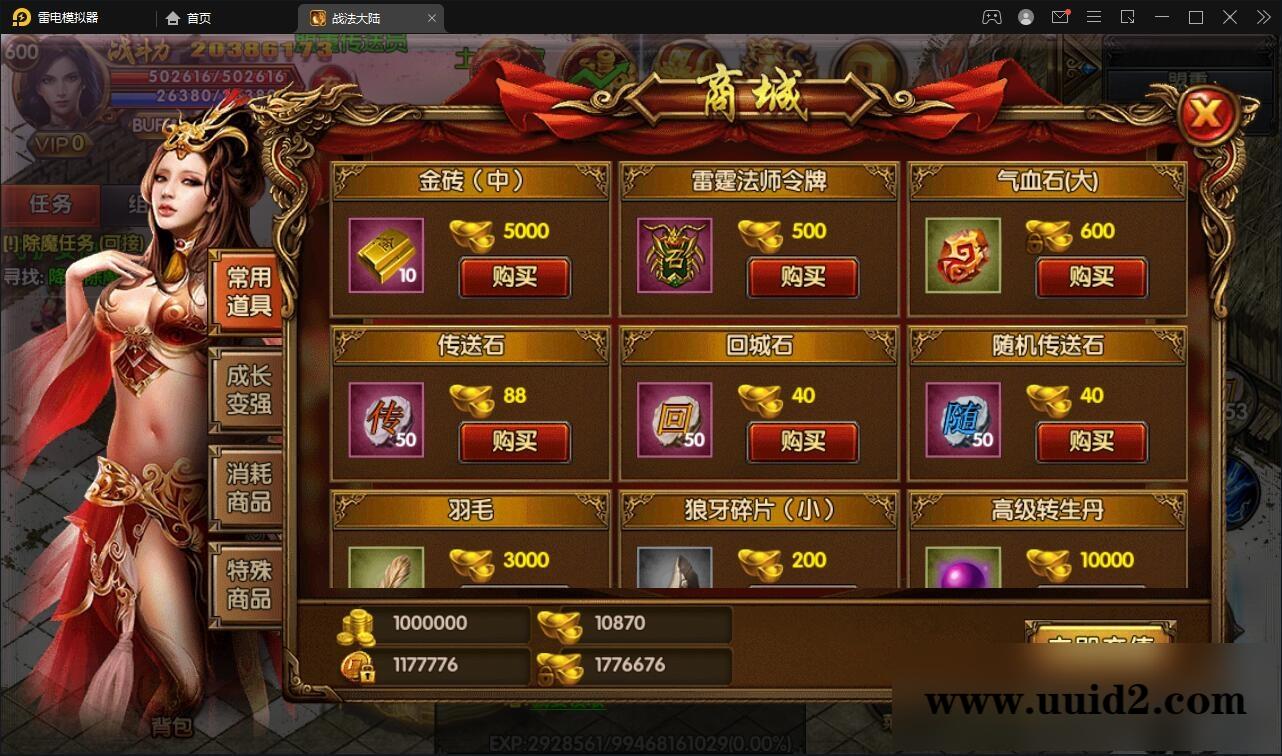Click the red 气血石(大) stone icon

tap(961, 254)
